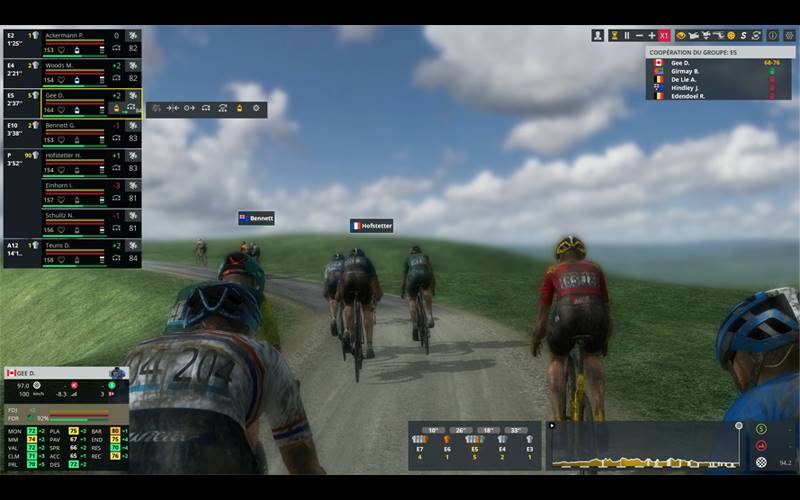Click the Hofstetter name tag
The width and height of the screenshot is (800, 500).
[371, 226]
